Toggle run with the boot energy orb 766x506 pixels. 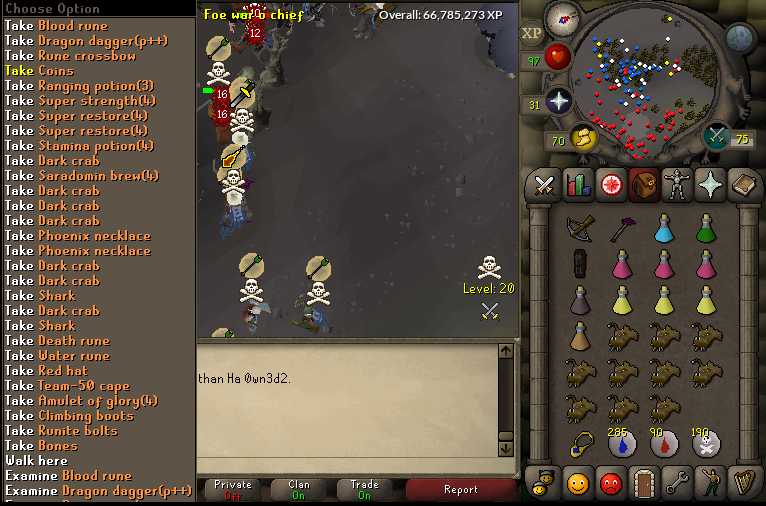(583, 138)
